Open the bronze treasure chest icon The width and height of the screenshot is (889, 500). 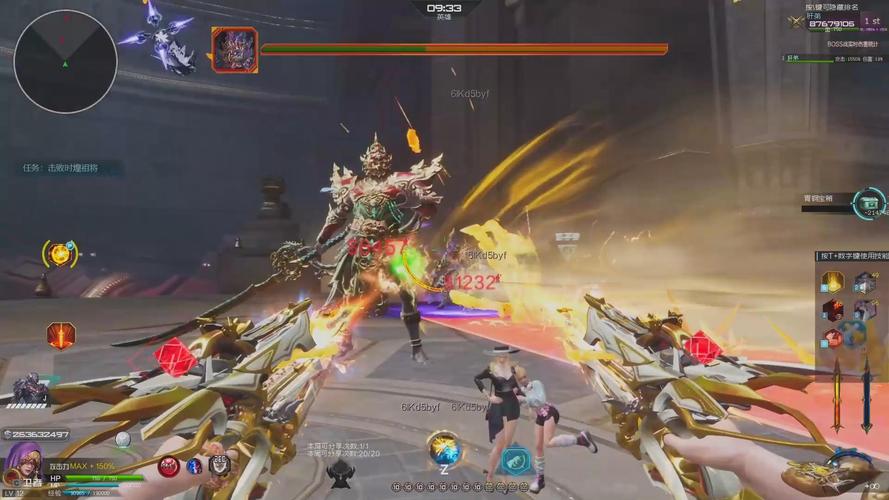click(868, 203)
